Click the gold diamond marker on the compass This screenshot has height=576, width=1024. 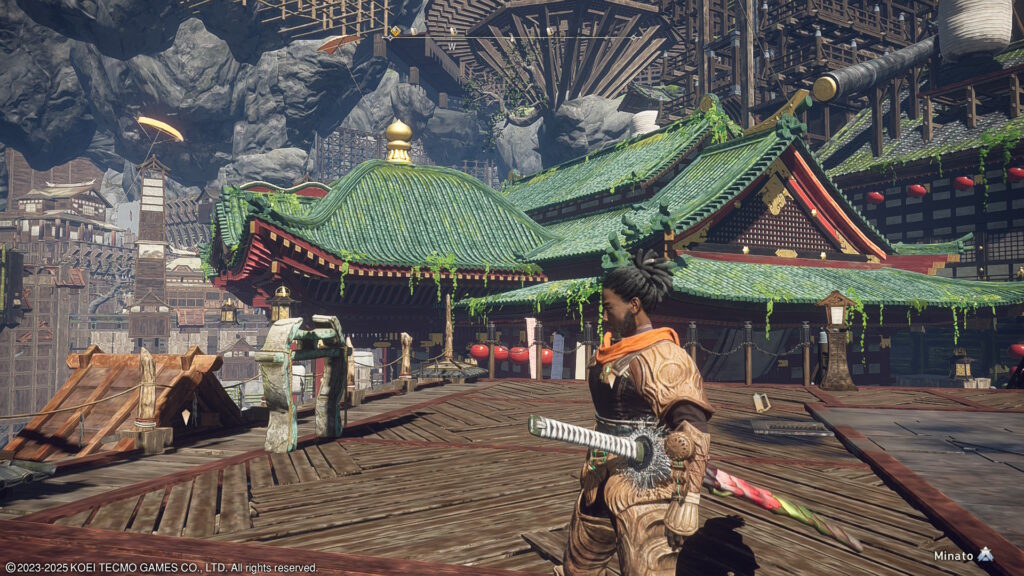[395, 31]
